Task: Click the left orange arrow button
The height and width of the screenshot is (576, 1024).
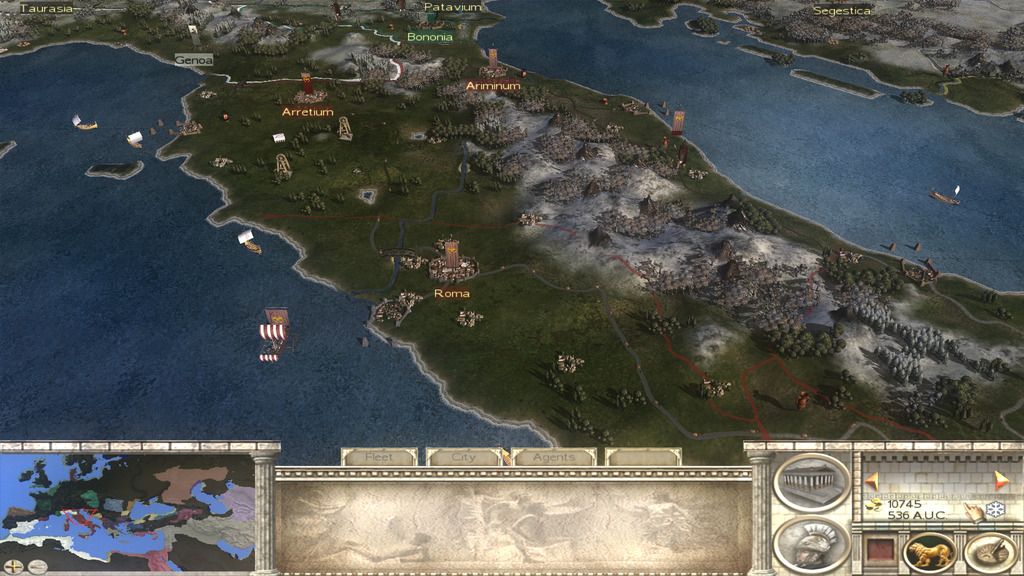Action: [871, 481]
